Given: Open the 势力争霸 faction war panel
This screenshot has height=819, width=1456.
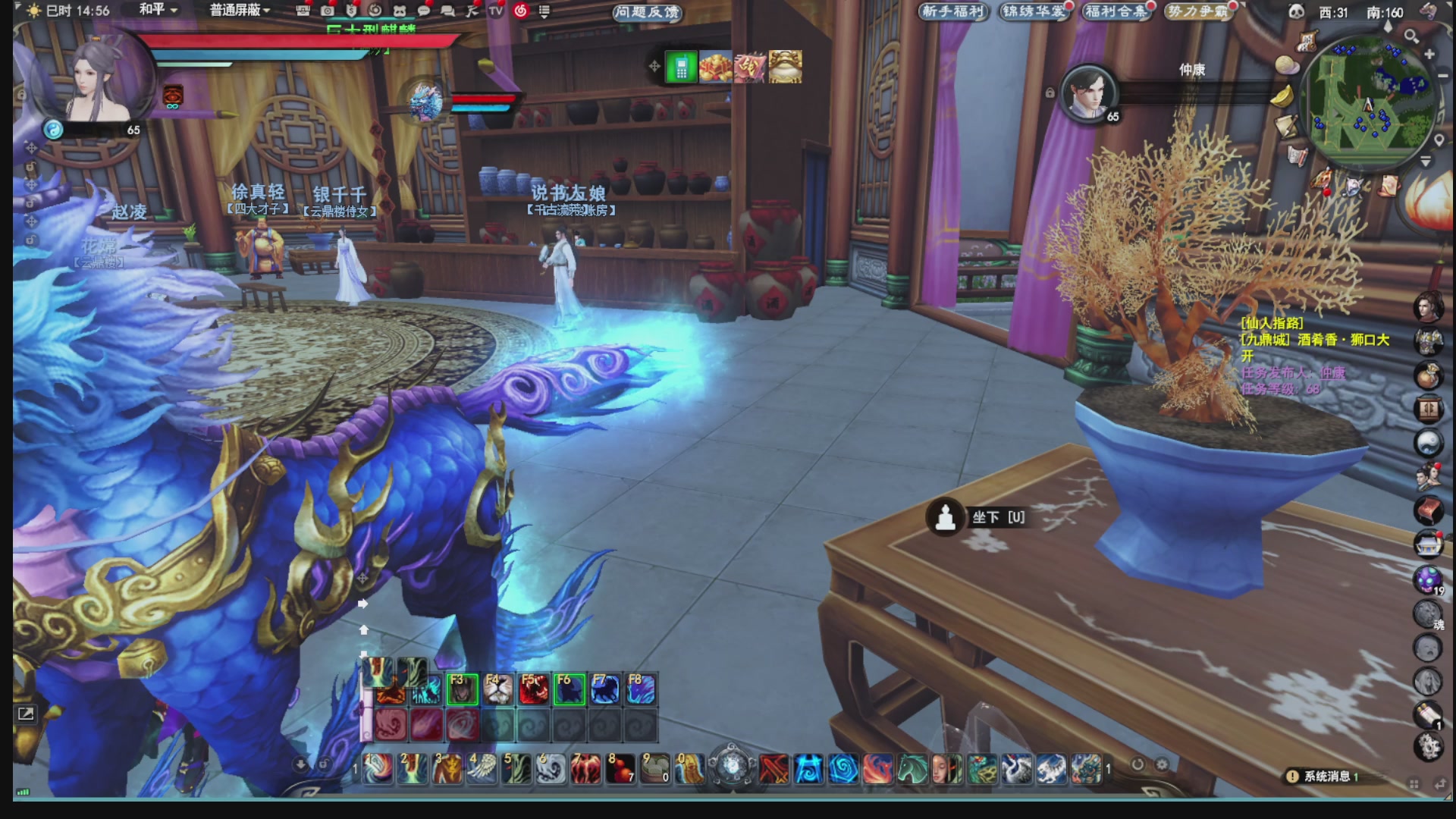Looking at the screenshot, I should pyautogui.click(x=1198, y=11).
